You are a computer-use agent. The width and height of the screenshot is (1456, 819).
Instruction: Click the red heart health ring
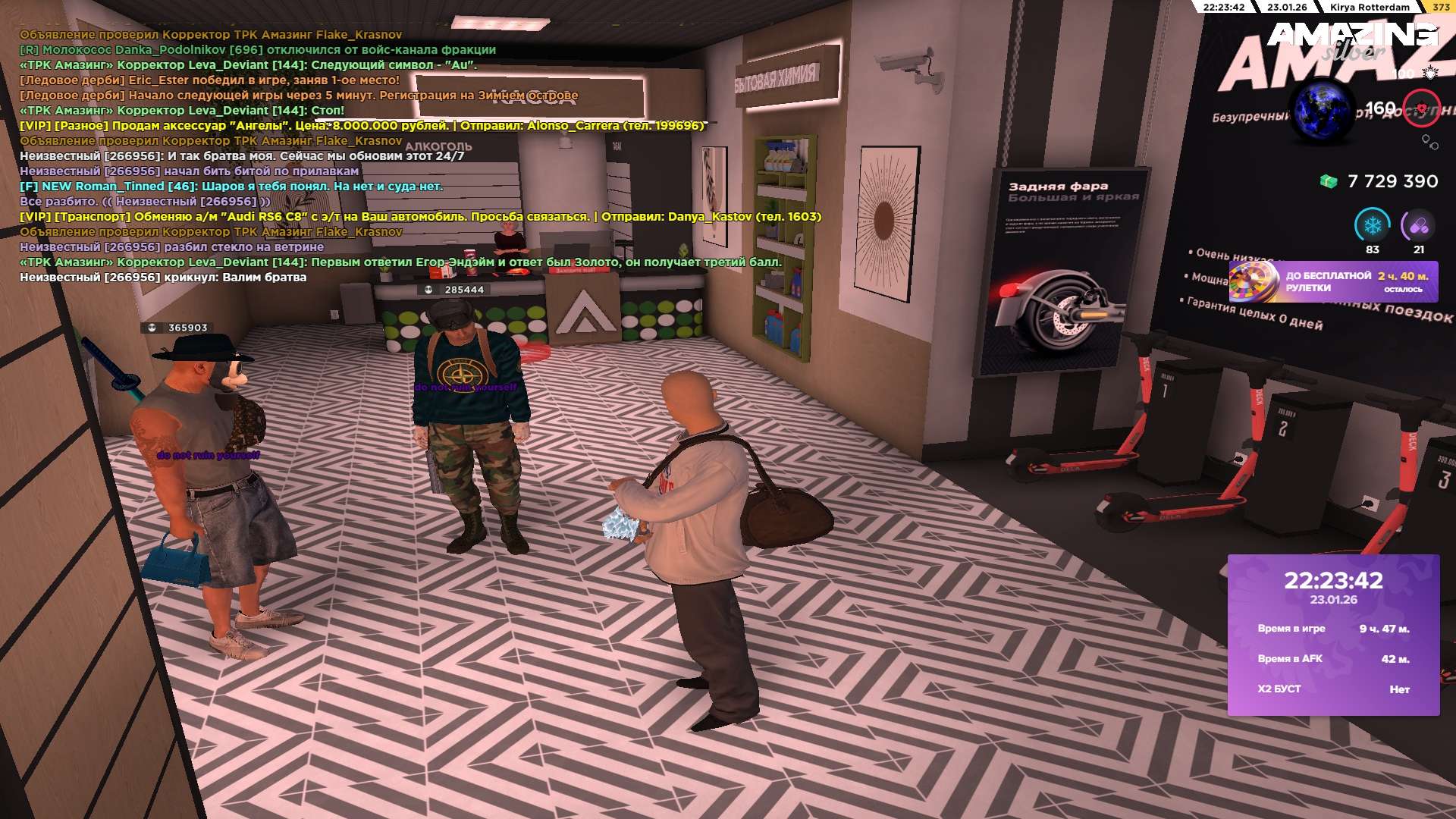pyautogui.click(x=1421, y=108)
